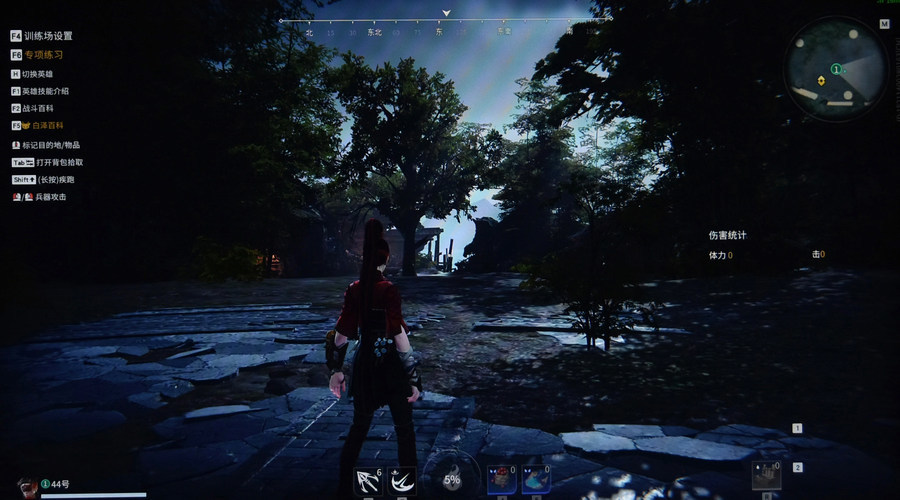
Task: Use the red consumable item slot
Action: point(501,479)
